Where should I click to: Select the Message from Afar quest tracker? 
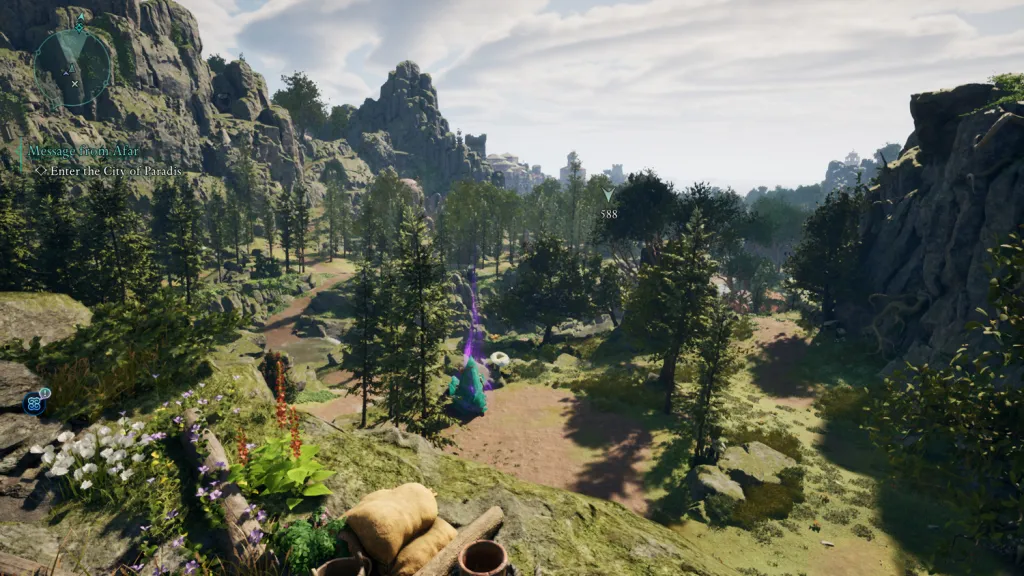84,151
